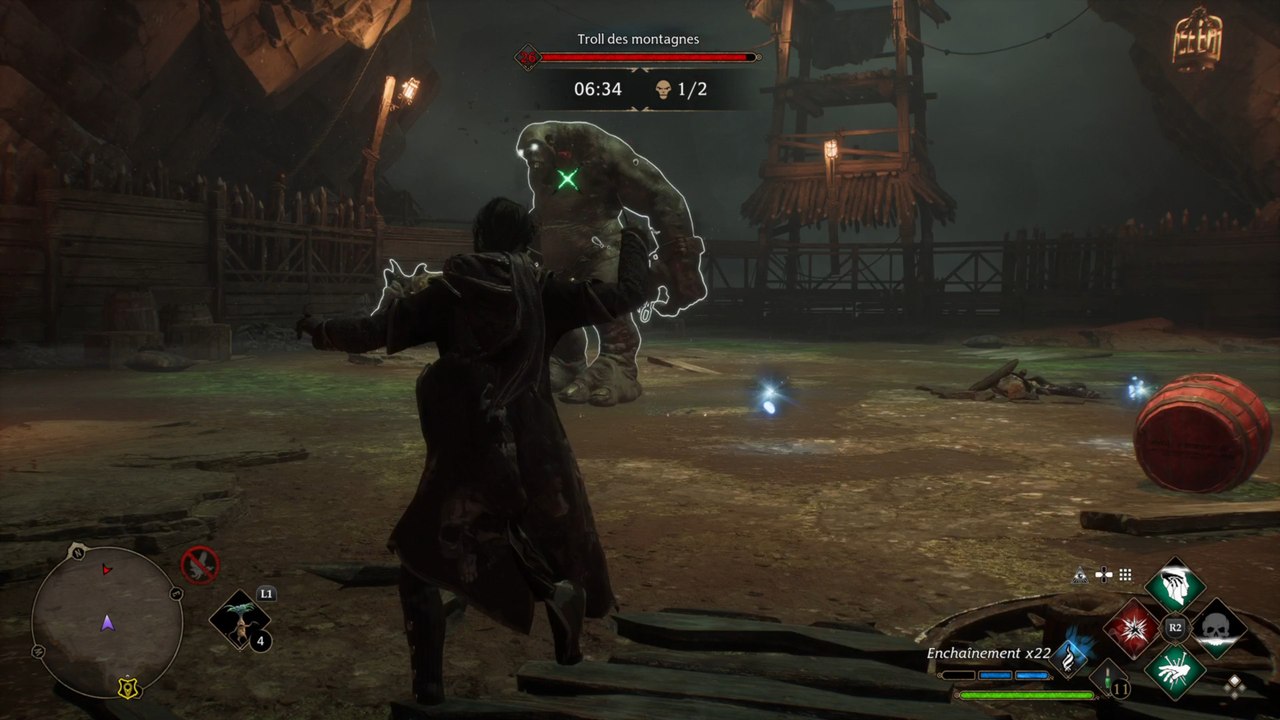Click the white four-way cross icon

coord(1103,575)
